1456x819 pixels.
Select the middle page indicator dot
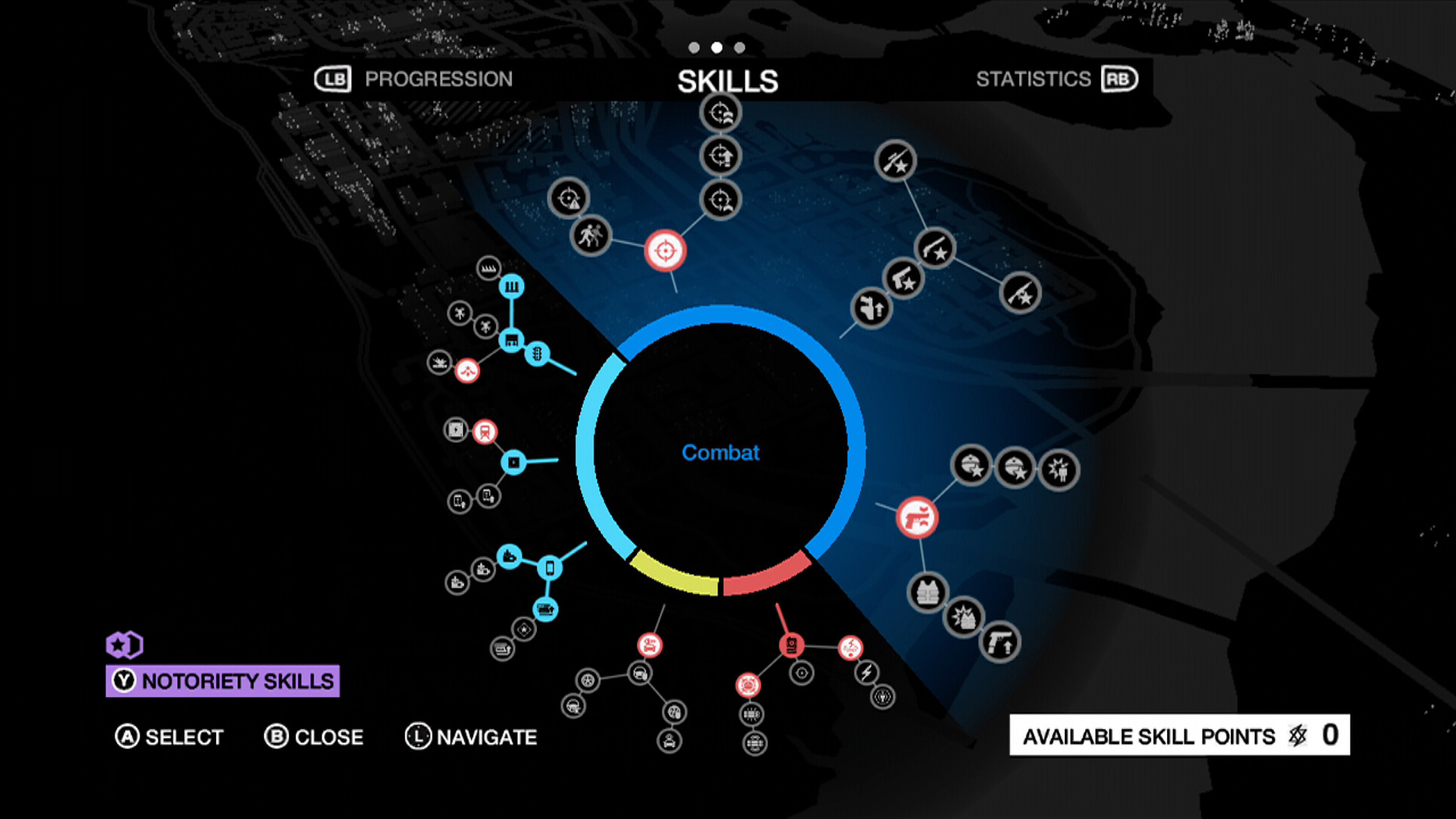click(717, 48)
